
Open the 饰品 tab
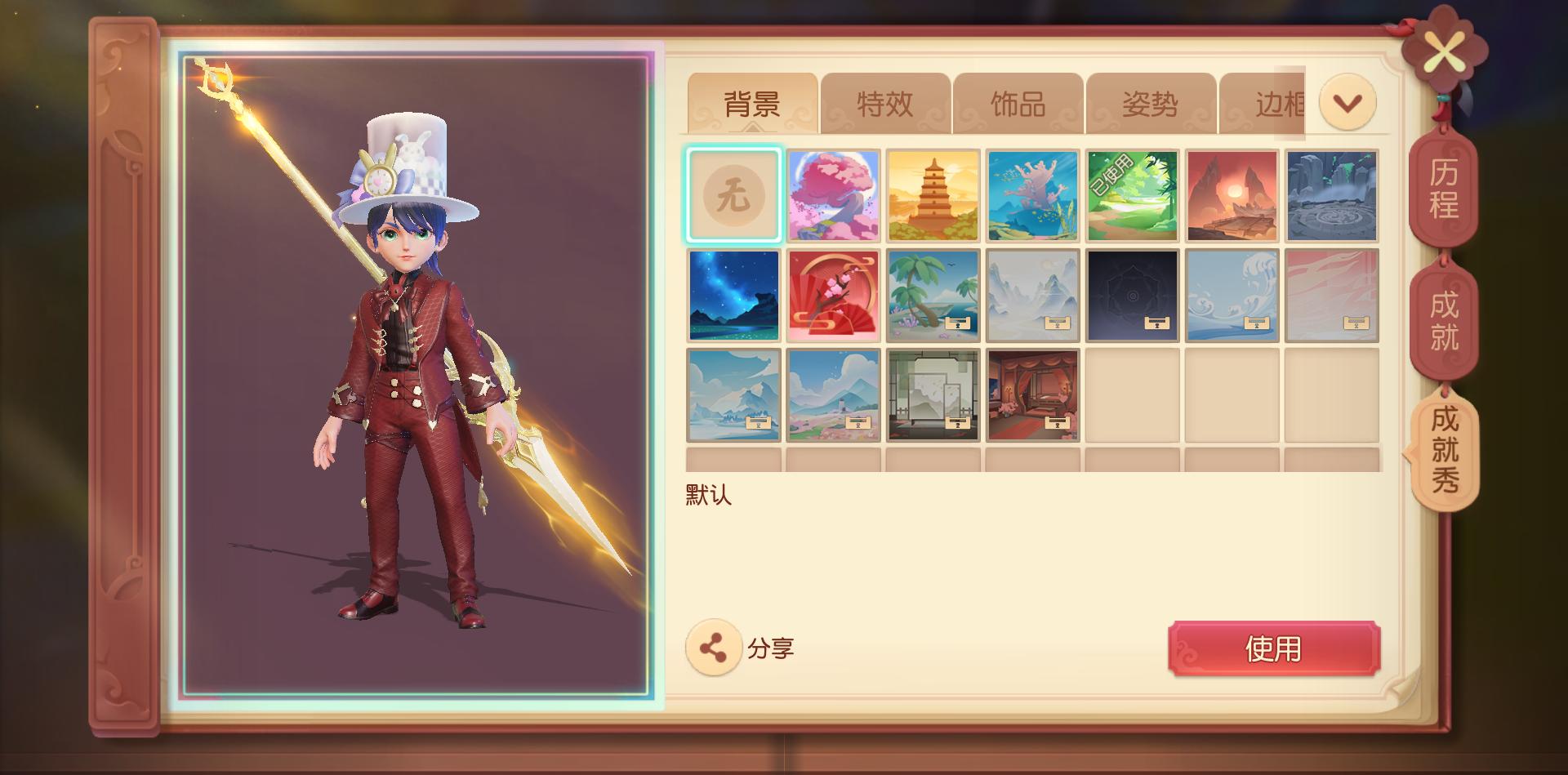(x=1018, y=104)
